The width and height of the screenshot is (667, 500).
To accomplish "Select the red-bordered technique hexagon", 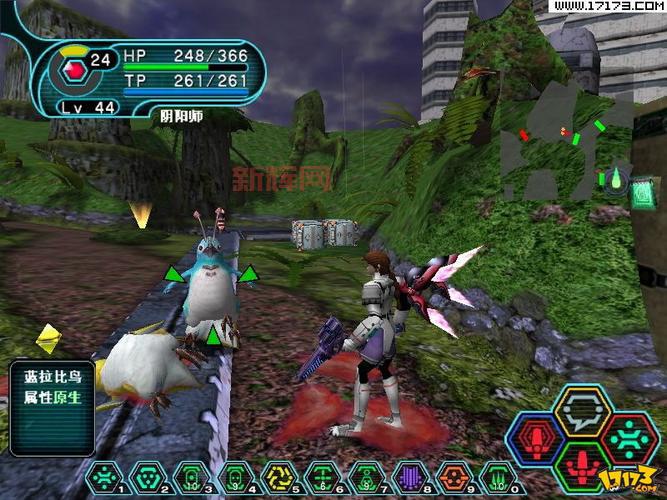I will point(628,439).
